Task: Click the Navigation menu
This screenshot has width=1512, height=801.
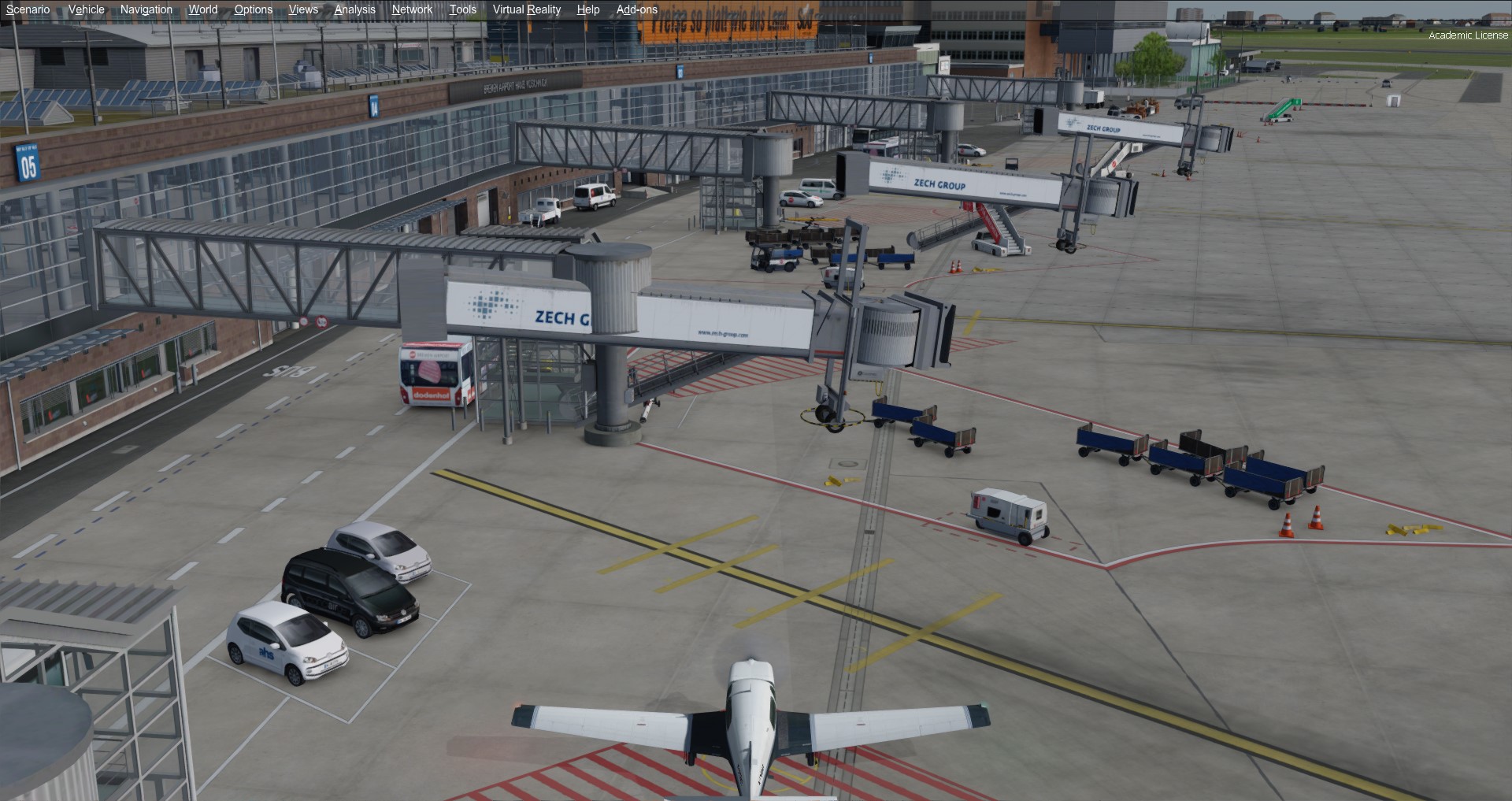Action: pos(146,9)
